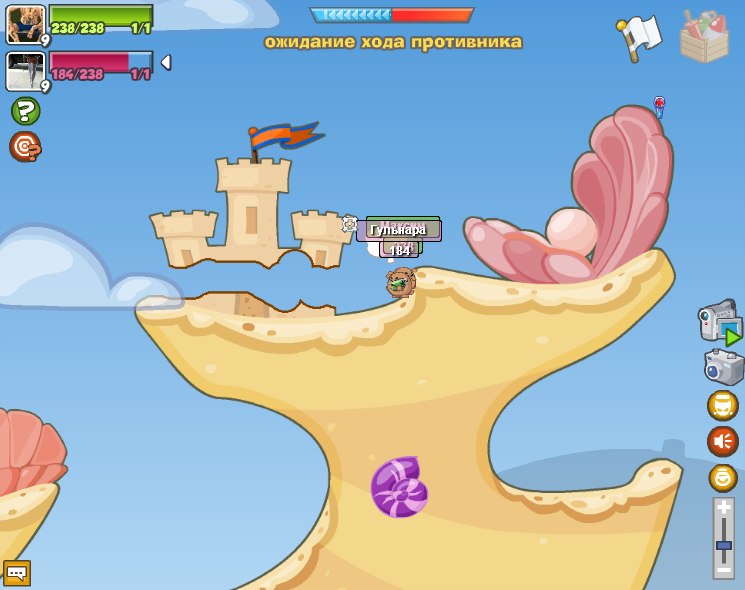Toggle sound with the speaker button

(722, 441)
